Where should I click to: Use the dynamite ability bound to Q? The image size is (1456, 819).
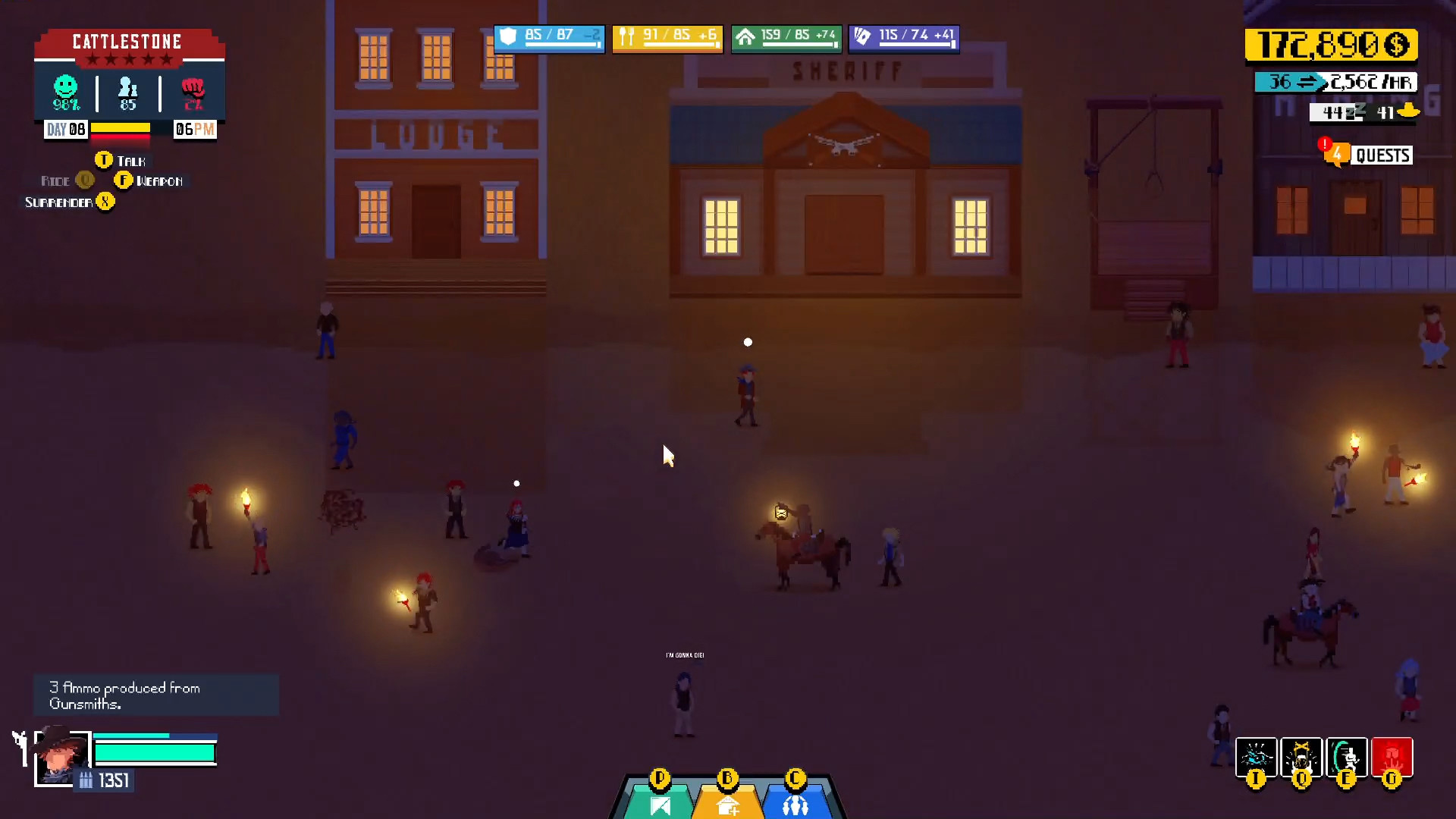[x=1301, y=757]
